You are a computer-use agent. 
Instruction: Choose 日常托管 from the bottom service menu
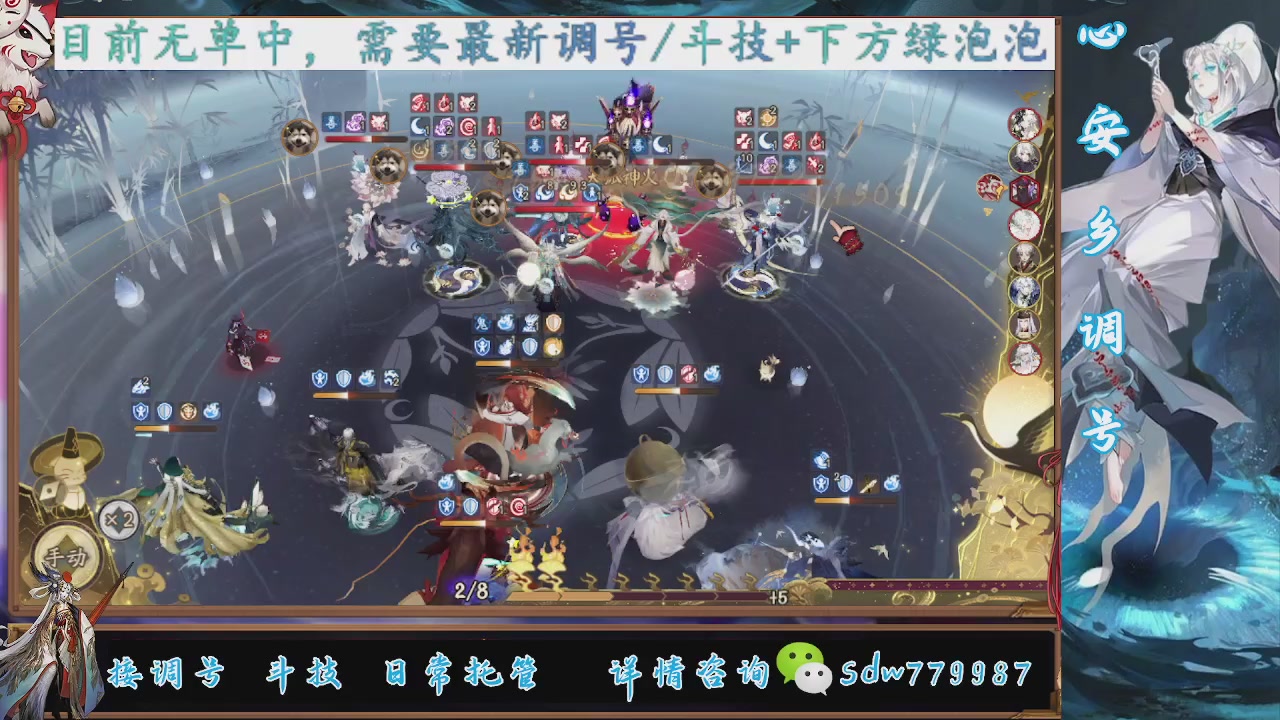pyautogui.click(x=461, y=673)
